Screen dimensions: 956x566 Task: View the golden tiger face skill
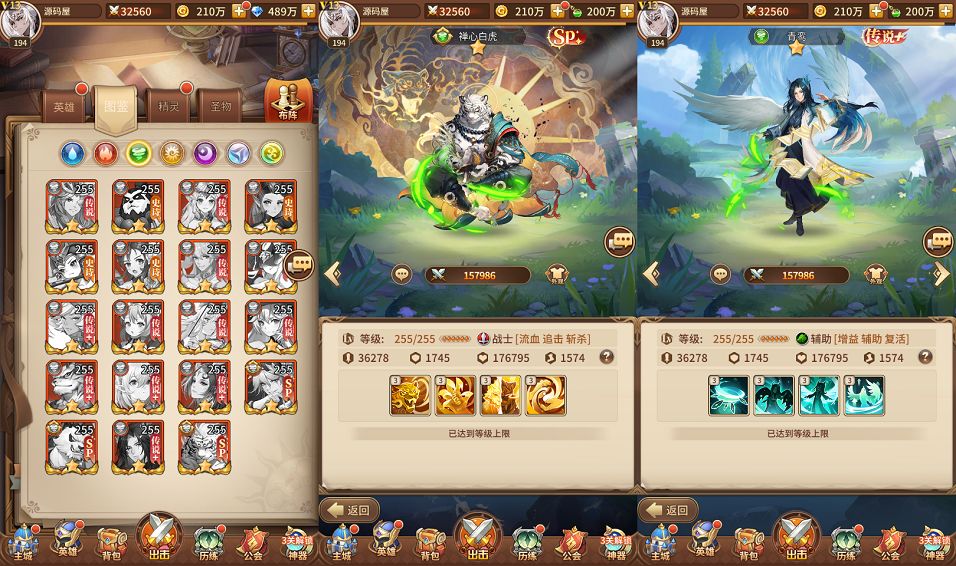410,396
